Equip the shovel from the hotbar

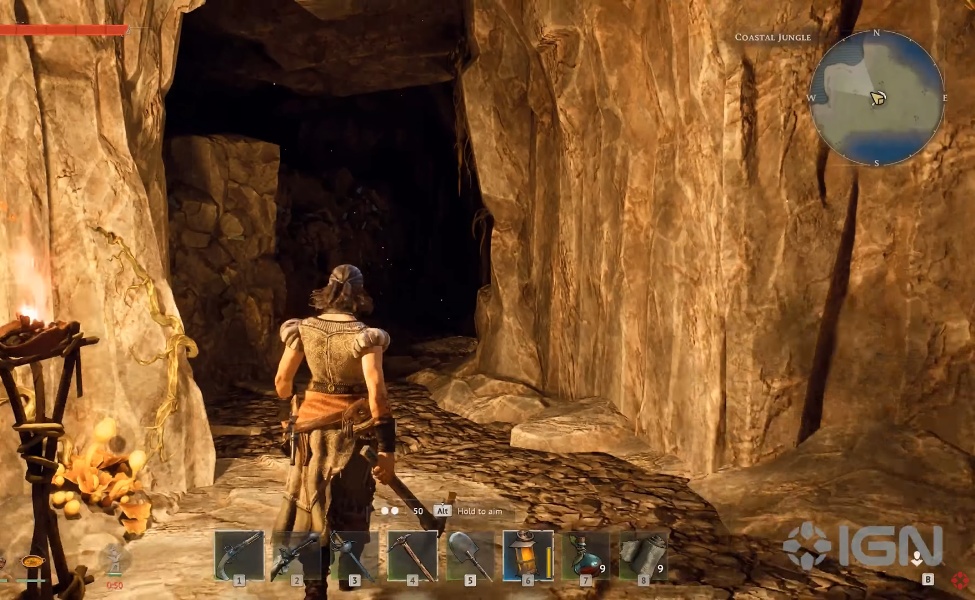469,555
